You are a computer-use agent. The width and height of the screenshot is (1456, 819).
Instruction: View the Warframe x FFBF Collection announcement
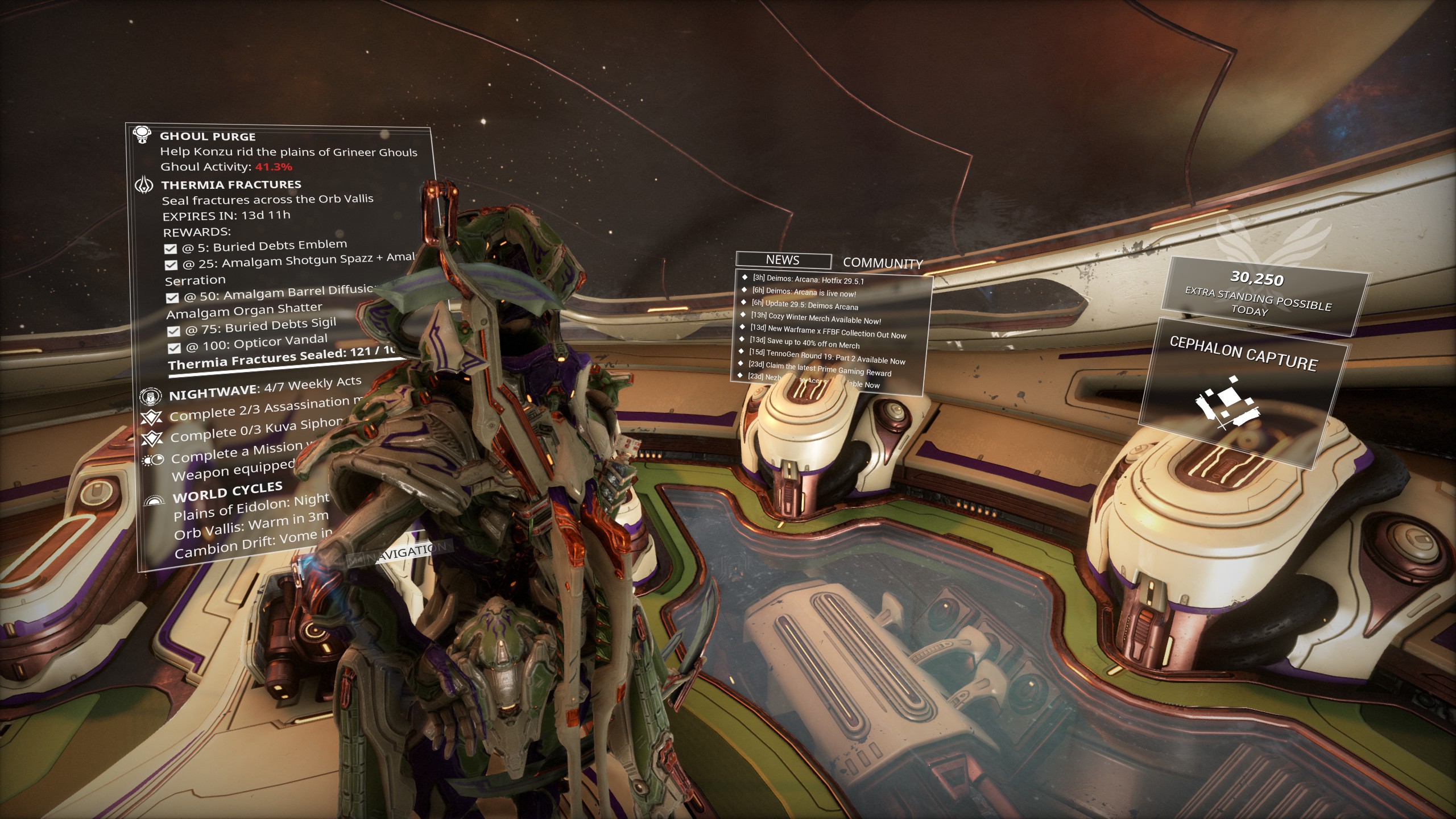828,332
